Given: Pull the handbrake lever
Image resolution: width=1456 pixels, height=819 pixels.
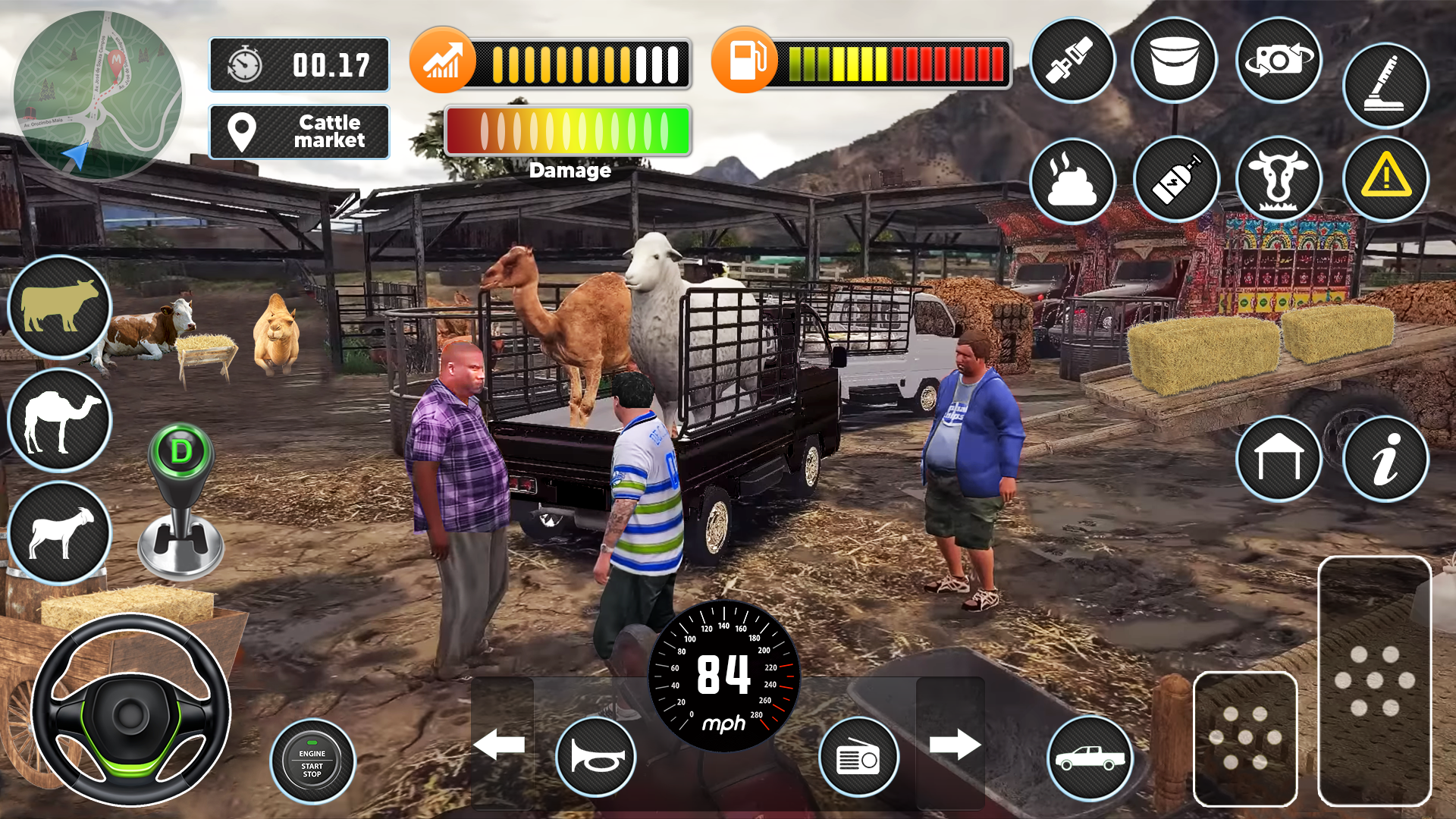Looking at the screenshot, I should [x=1385, y=85].
